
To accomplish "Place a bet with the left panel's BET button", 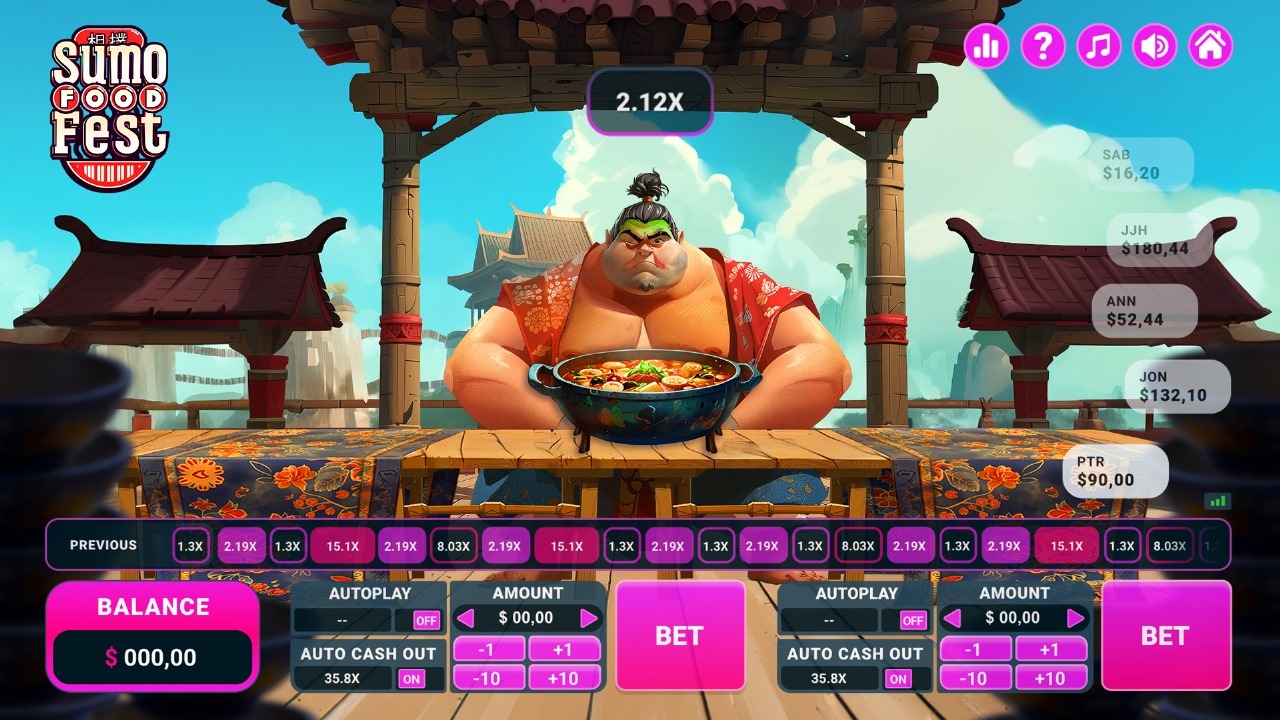I will pyautogui.click(x=680, y=635).
